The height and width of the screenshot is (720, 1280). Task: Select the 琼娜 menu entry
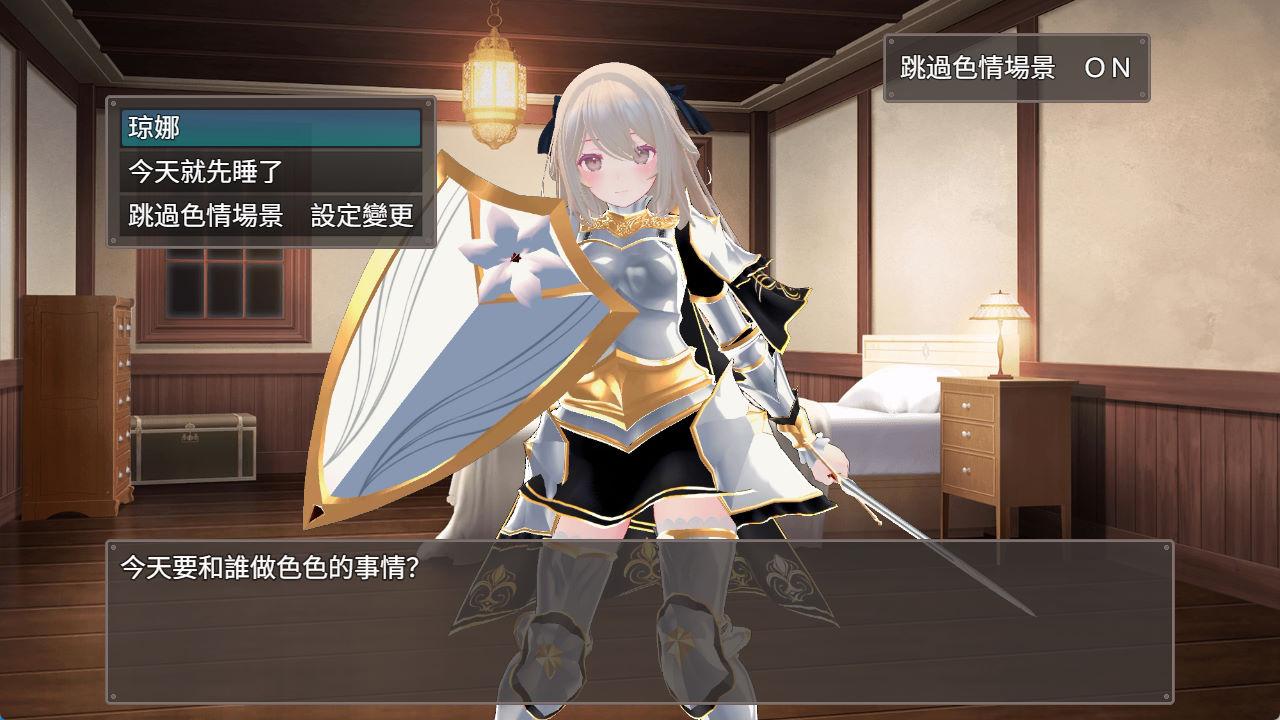270,128
